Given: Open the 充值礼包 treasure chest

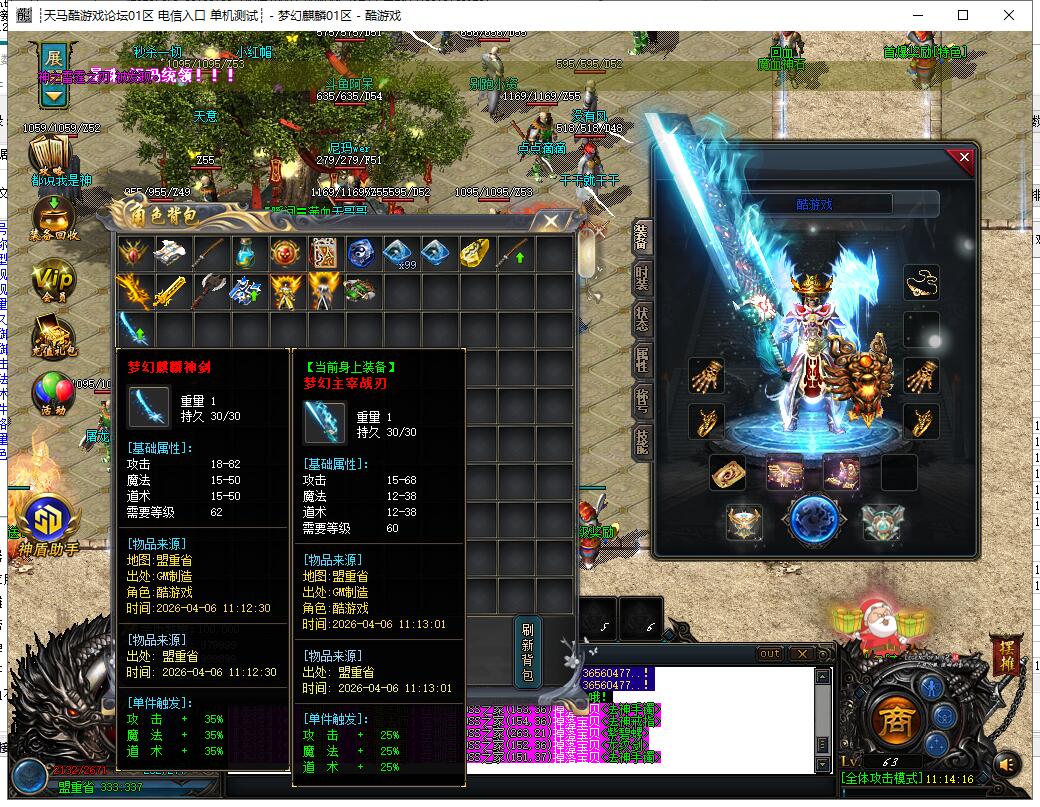Looking at the screenshot, I should pyautogui.click(x=53, y=336).
